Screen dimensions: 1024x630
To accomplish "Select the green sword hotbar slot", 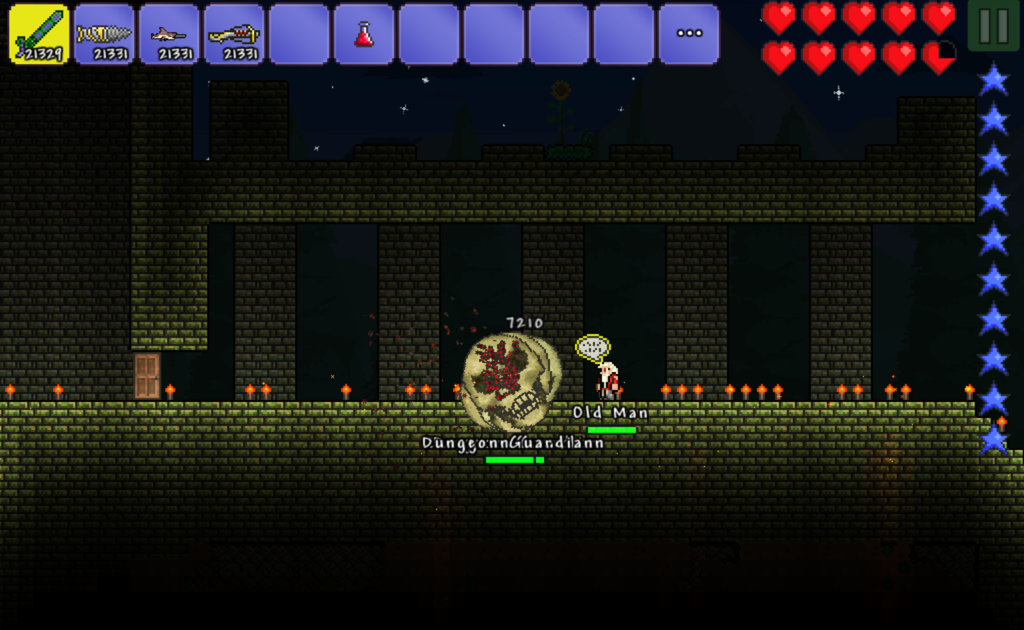I will coord(39,34).
